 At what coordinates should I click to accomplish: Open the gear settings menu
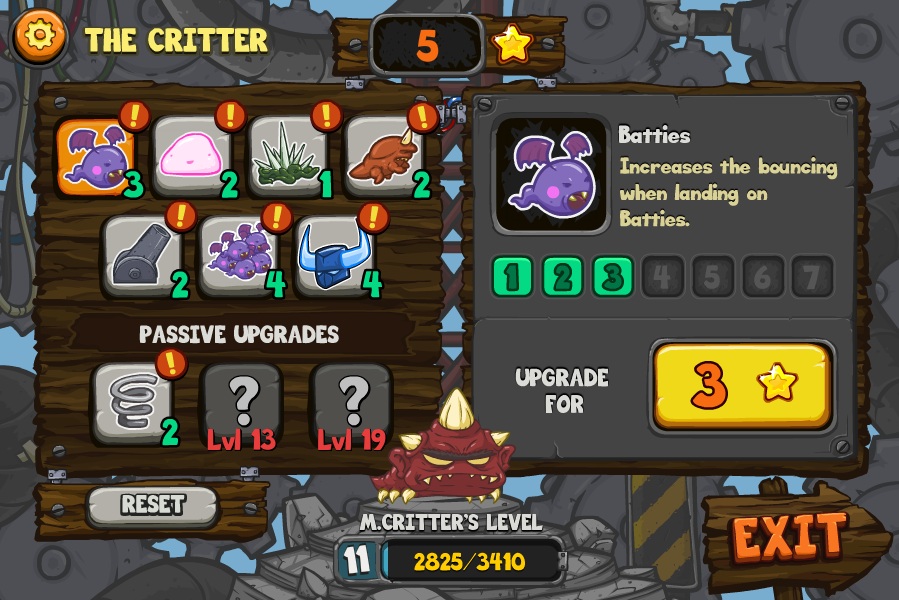pyautogui.click(x=39, y=37)
